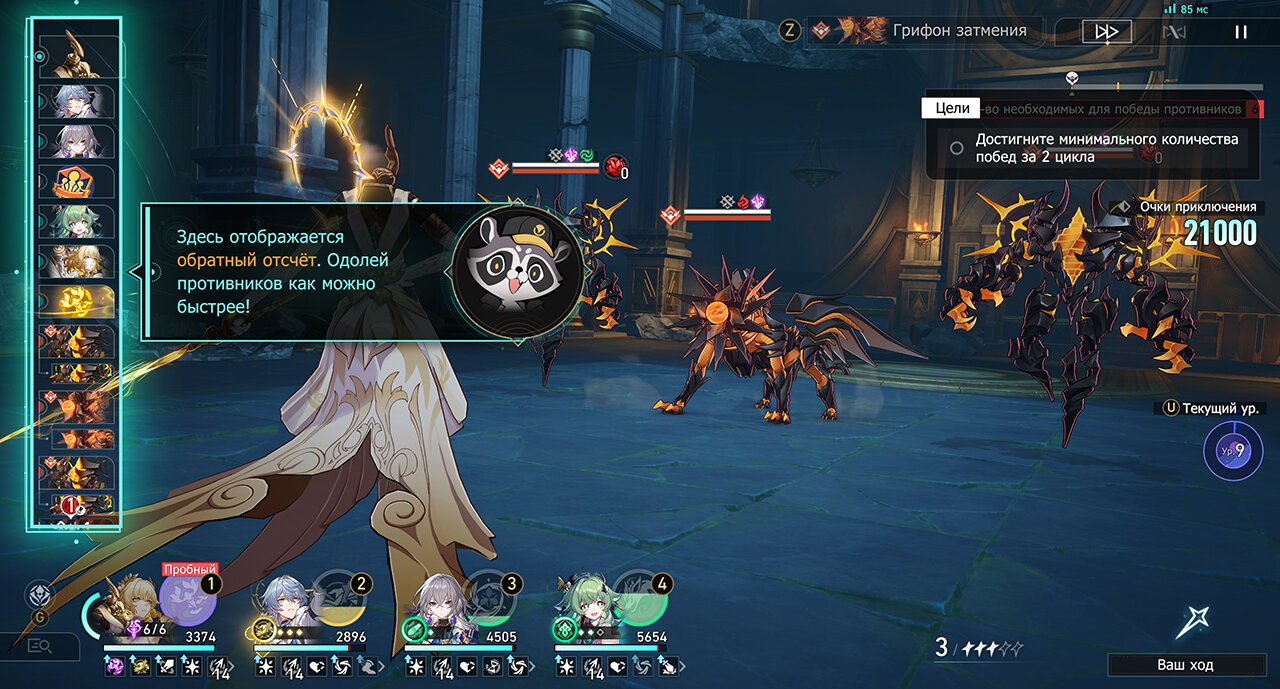Select the glowing golden summon in turn order
The width and height of the screenshot is (1280, 689).
(77, 301)
